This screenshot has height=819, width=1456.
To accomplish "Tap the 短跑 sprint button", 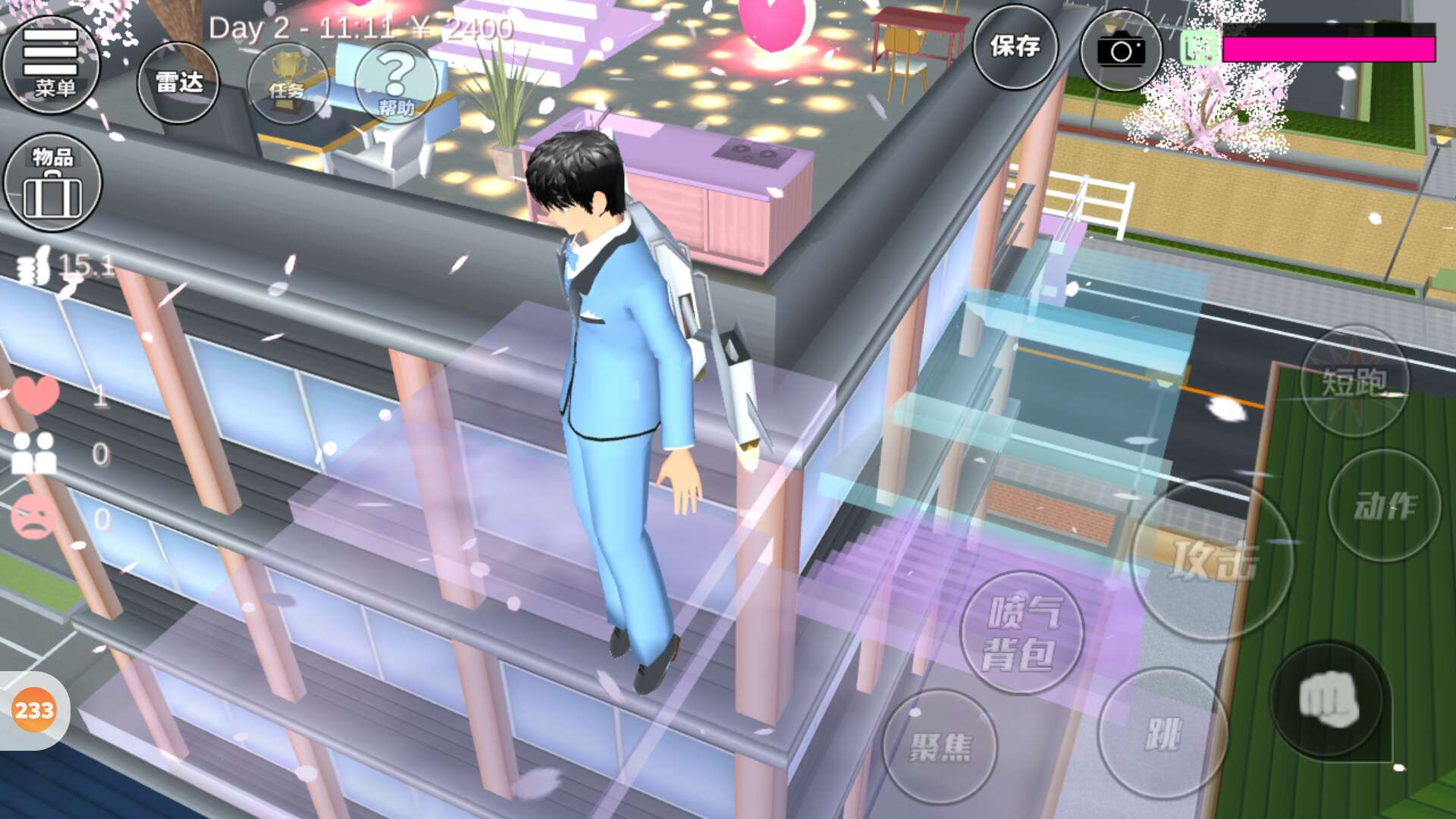I will 1354,381.
